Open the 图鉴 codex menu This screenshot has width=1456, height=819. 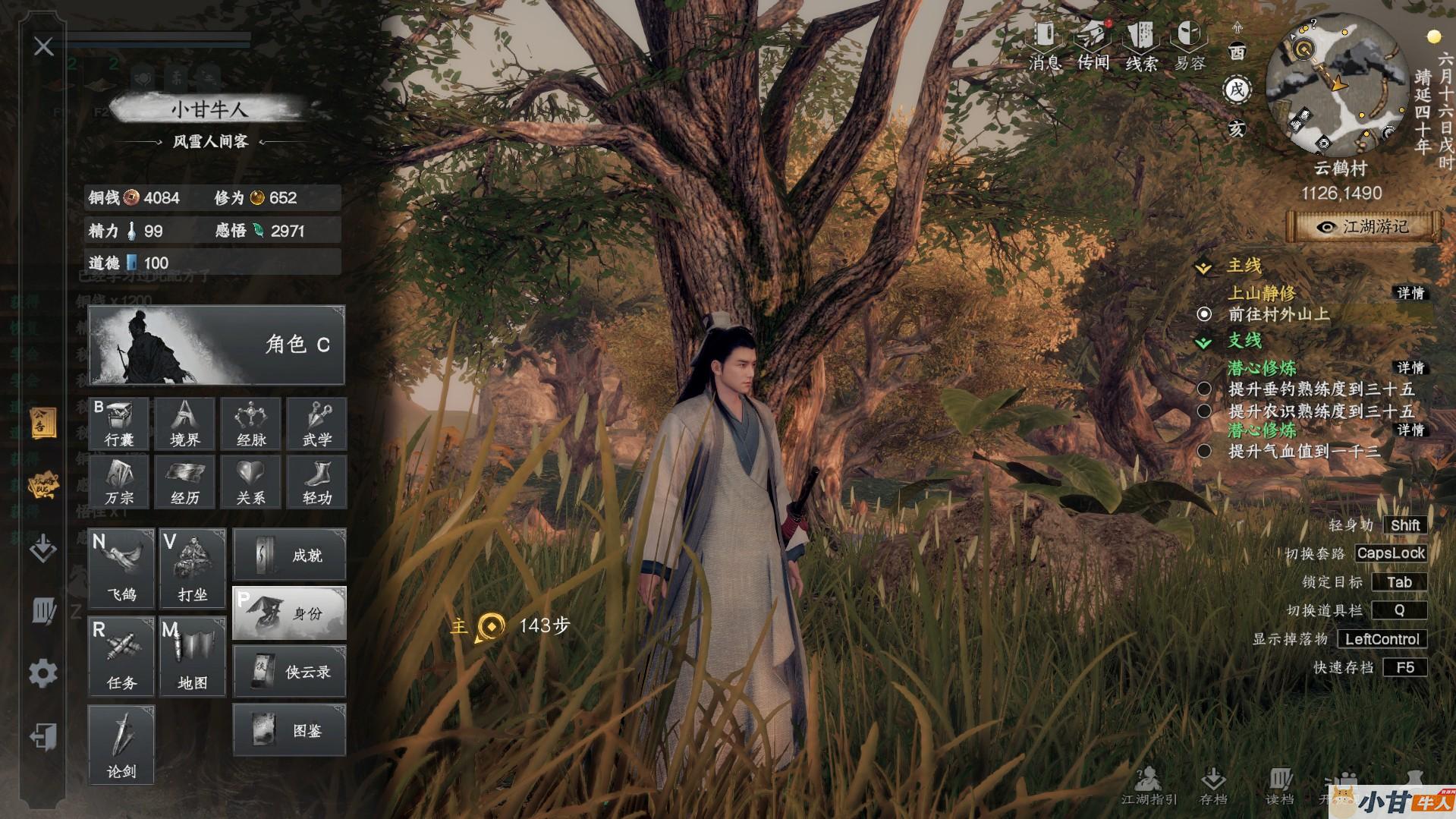point(289,730)
